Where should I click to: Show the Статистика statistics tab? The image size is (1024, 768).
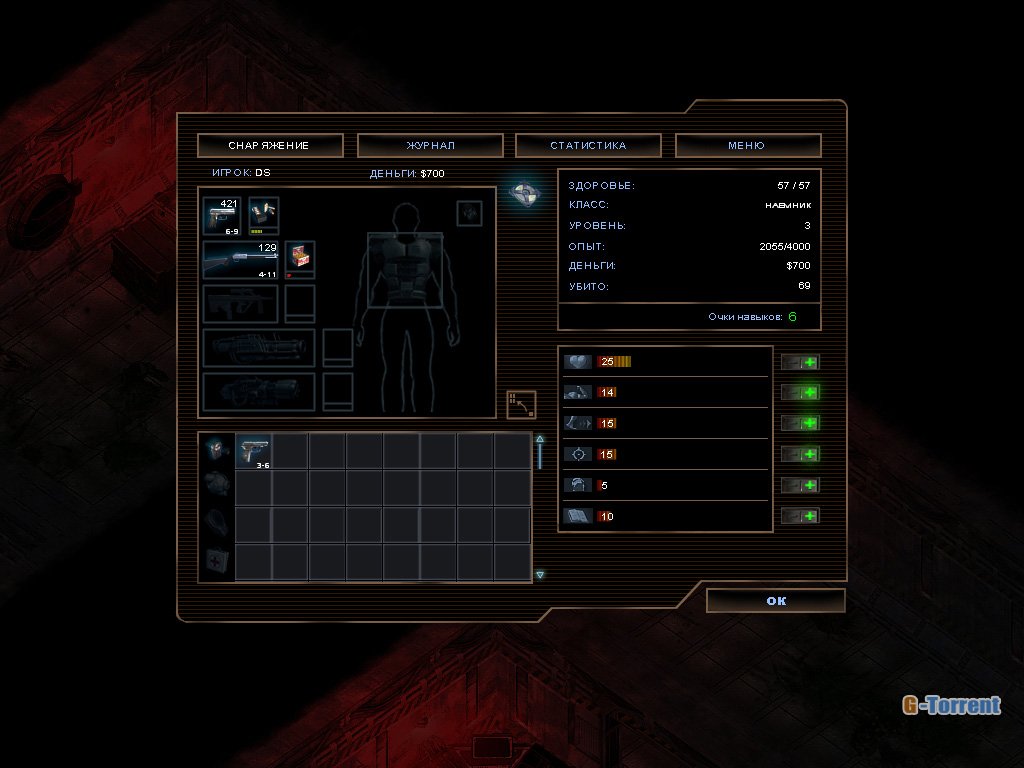[588, 146]
